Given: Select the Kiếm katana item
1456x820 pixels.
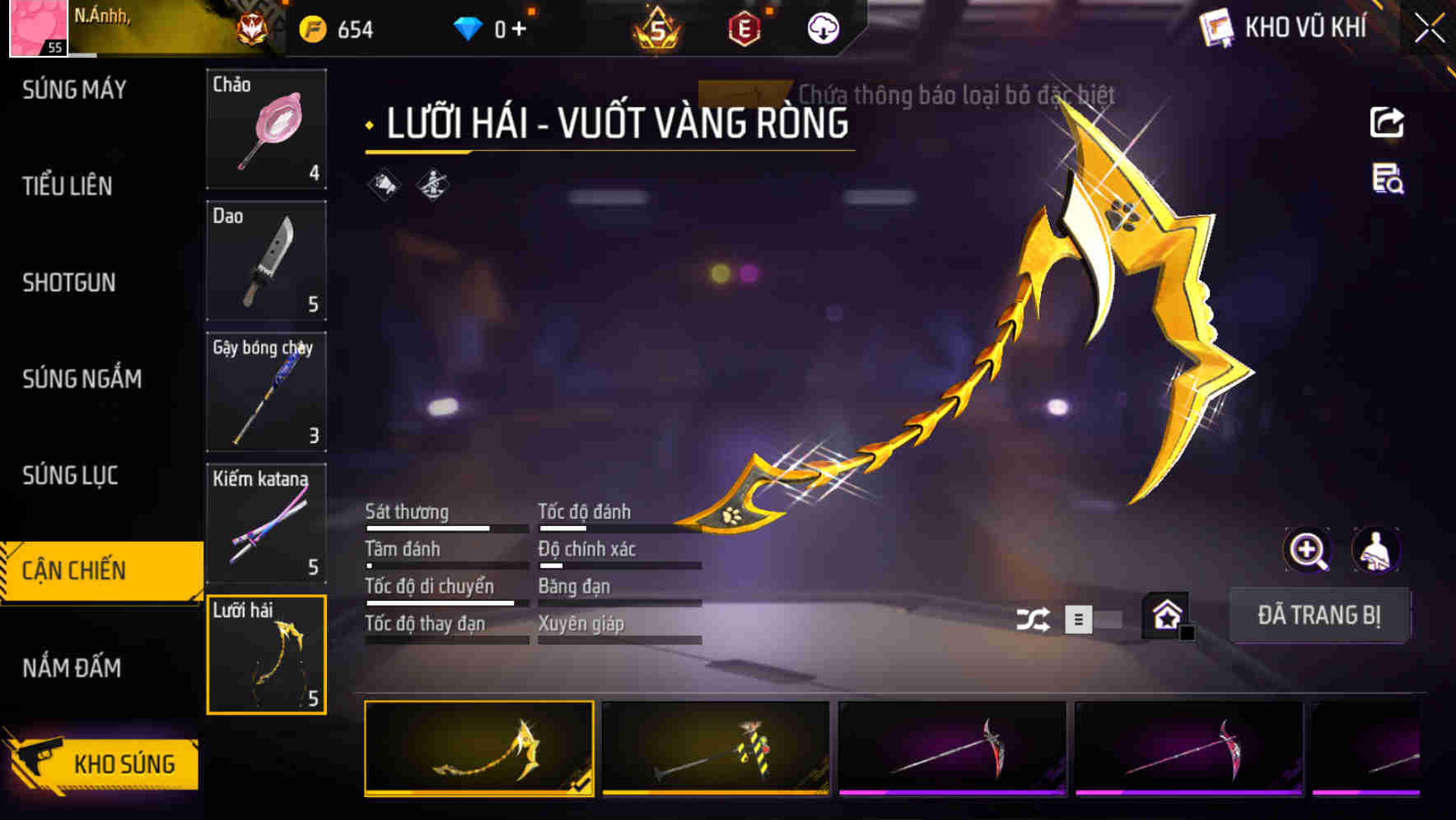Looking at the screenshot, I should click(x=266, y=523).
